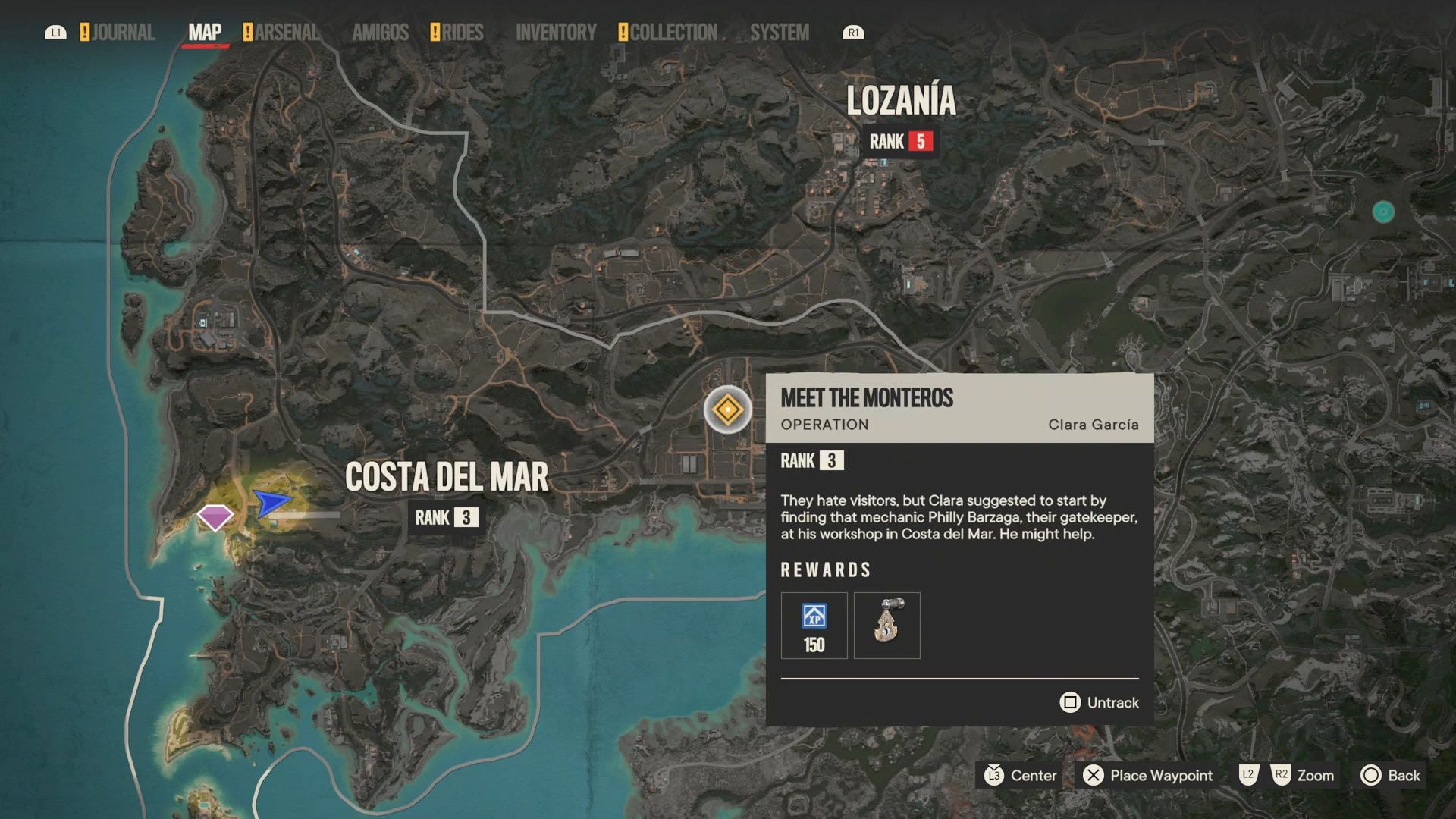This screenshot has height=819, width=1456.
Task: Click the purple diamond map marker
Action: 215,517
